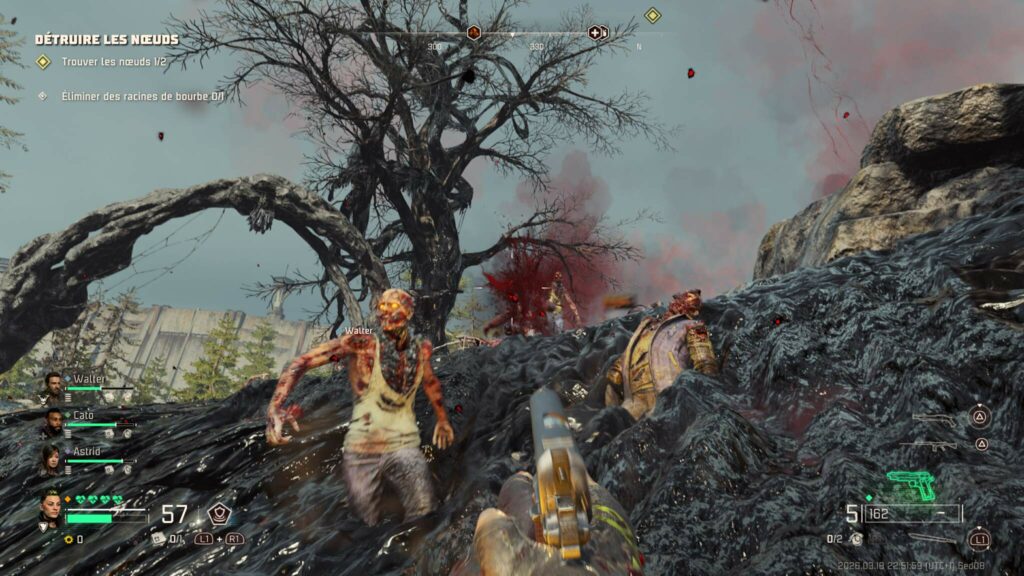Select Astrid's squad portrait
Screen dimensions: 1024x576
click(x=50, y=458)
